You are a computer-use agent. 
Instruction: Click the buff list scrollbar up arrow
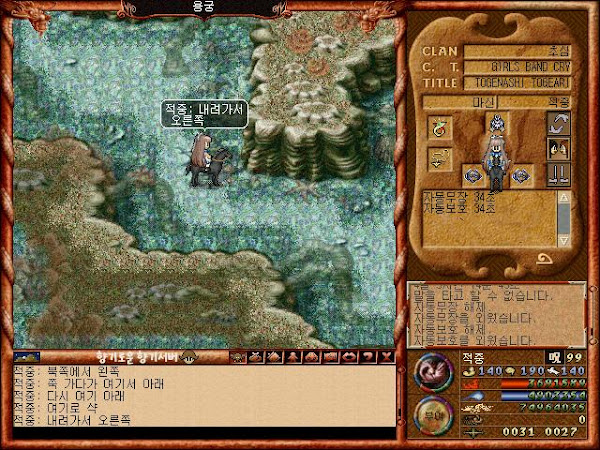coord(566,198)
